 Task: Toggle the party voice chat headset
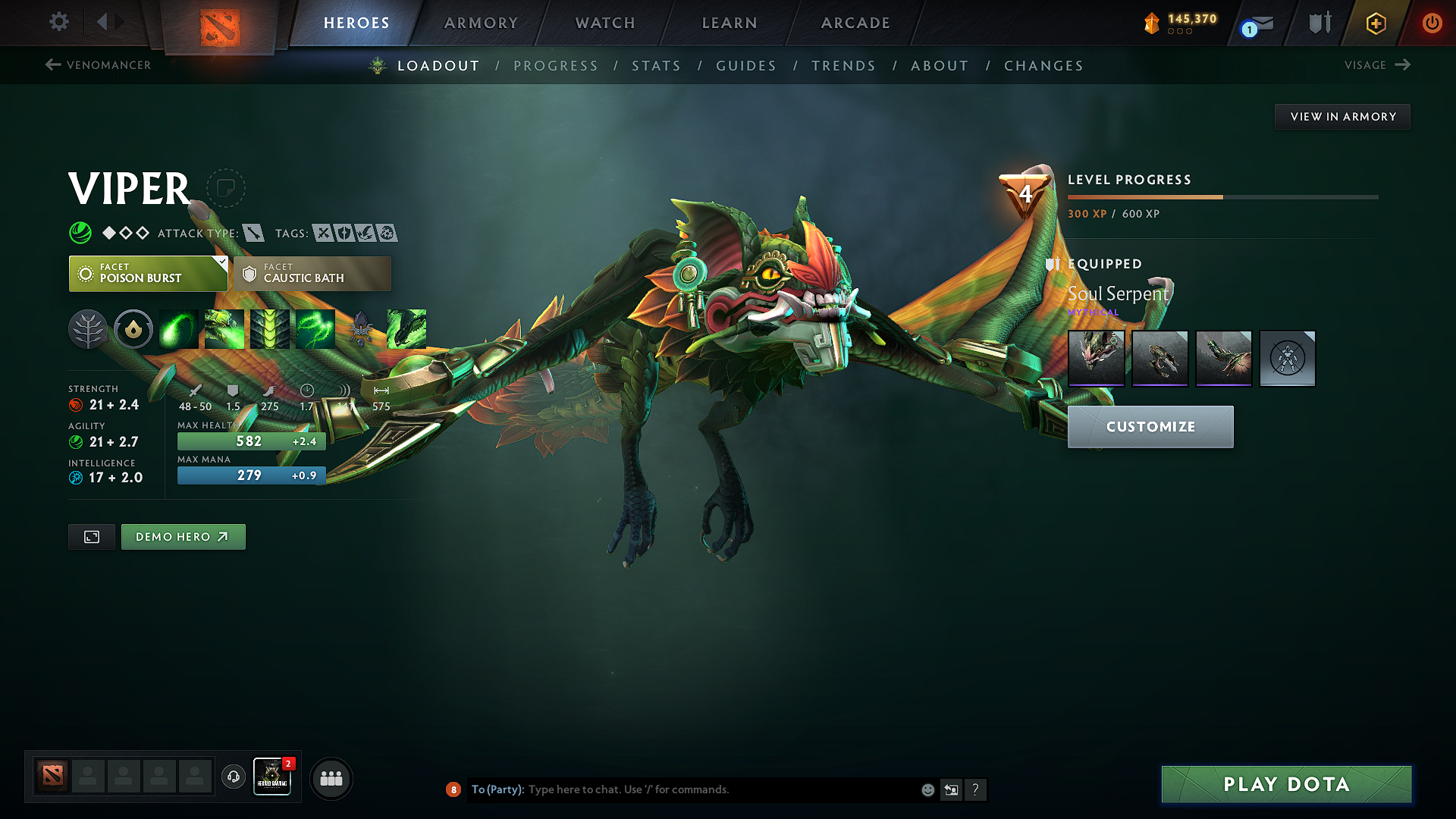(233, 778)
